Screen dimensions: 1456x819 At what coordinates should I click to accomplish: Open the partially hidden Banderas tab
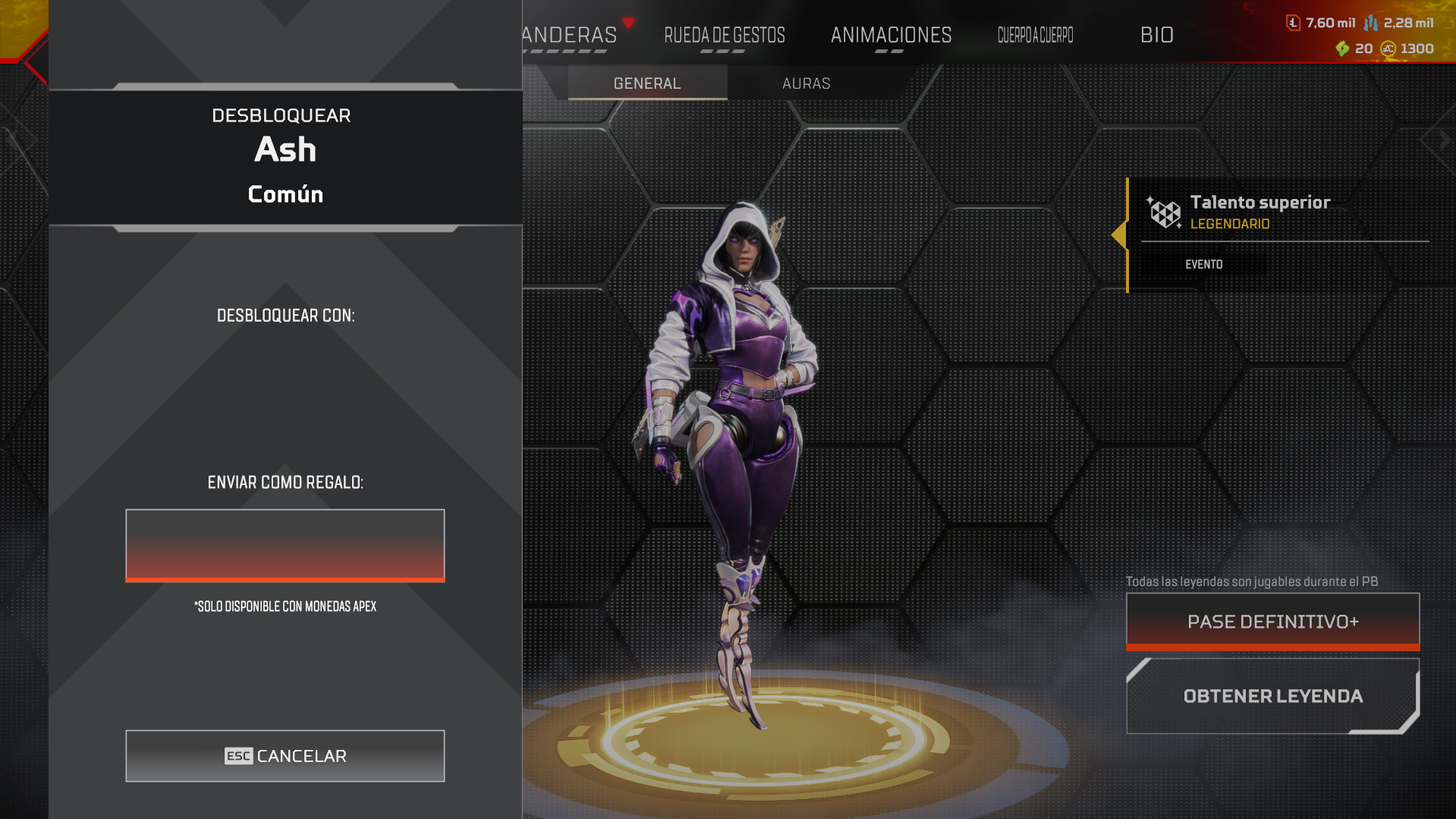tap(570, 36)
